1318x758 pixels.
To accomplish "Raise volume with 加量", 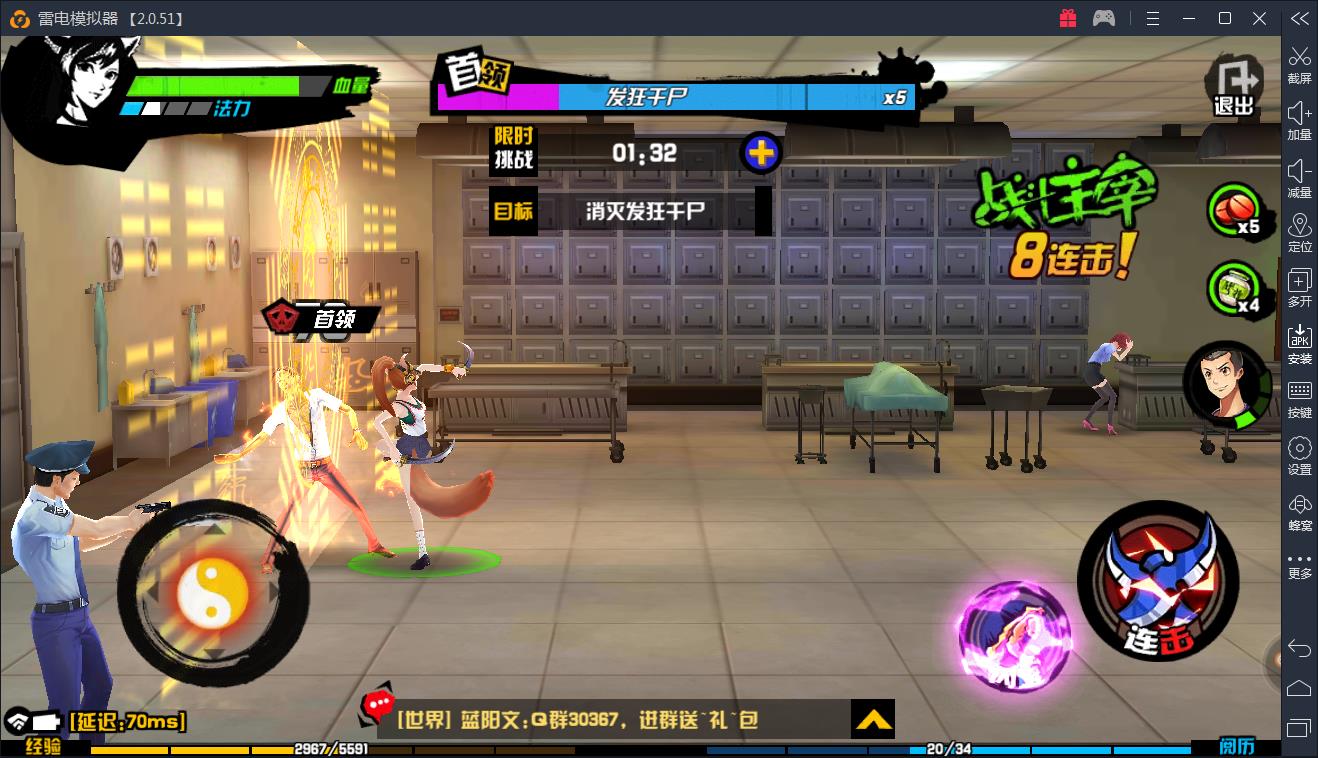I will [1299, 121].
